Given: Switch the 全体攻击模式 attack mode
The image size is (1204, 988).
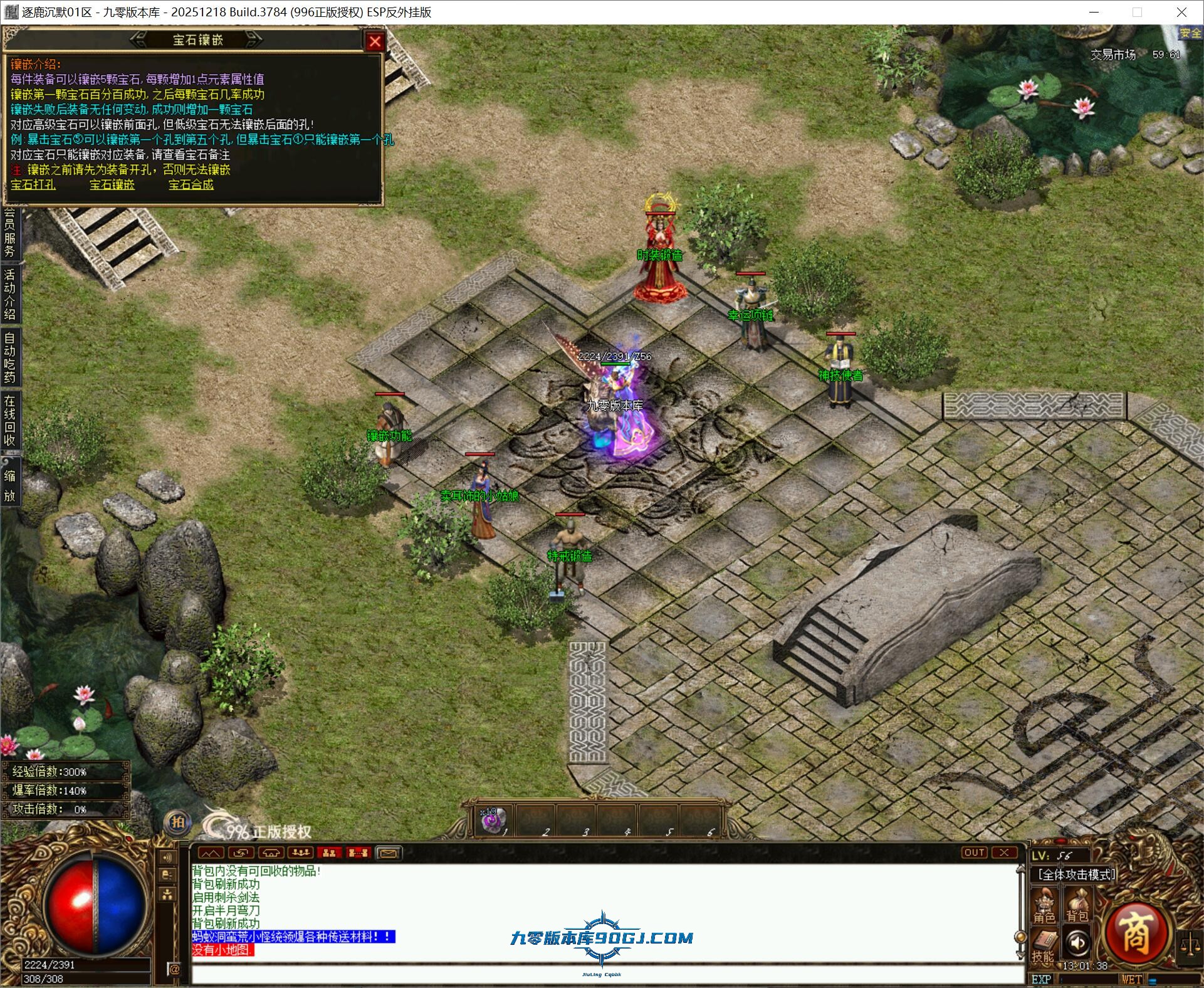Looking at the screenshot, I should [x=1076, y=874].
